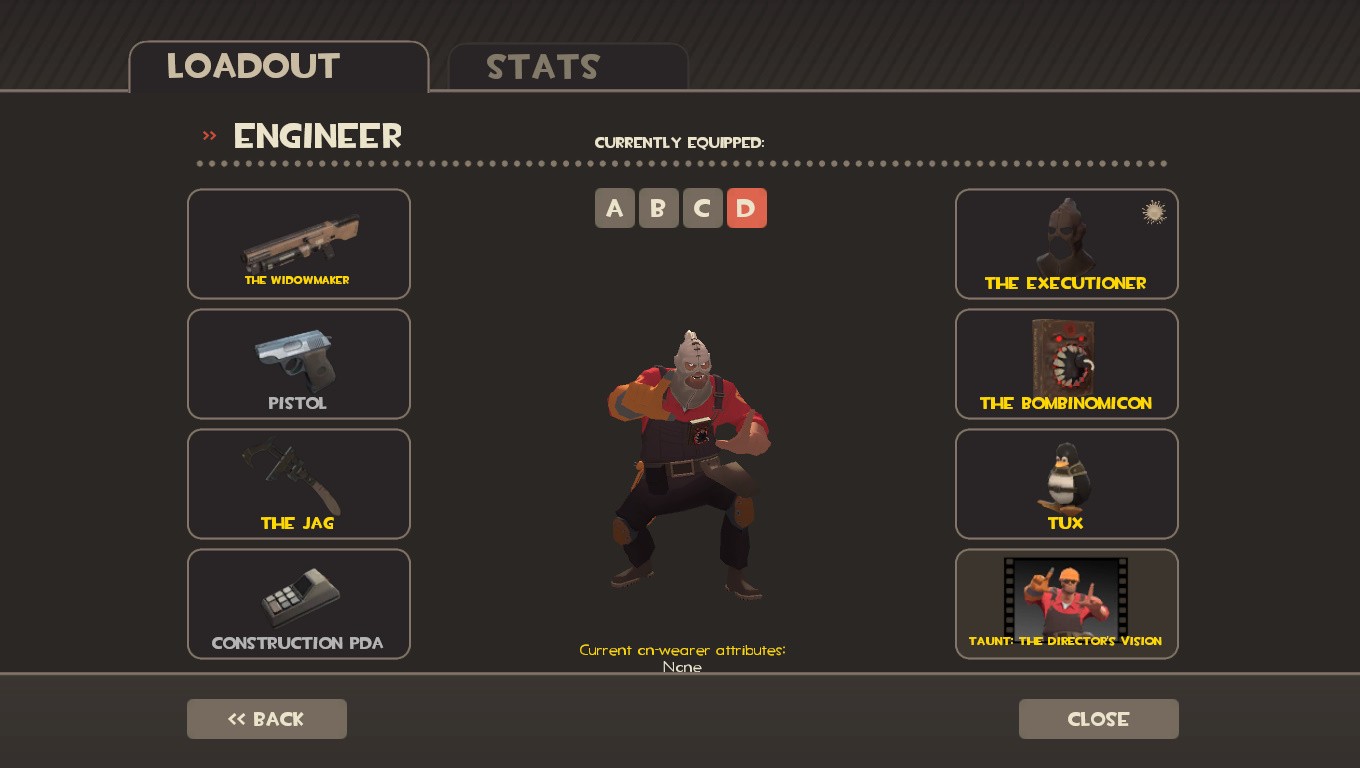1360x768 pixels.
Task: Click the Director's Vision taunt slot
Action: 1066,603
